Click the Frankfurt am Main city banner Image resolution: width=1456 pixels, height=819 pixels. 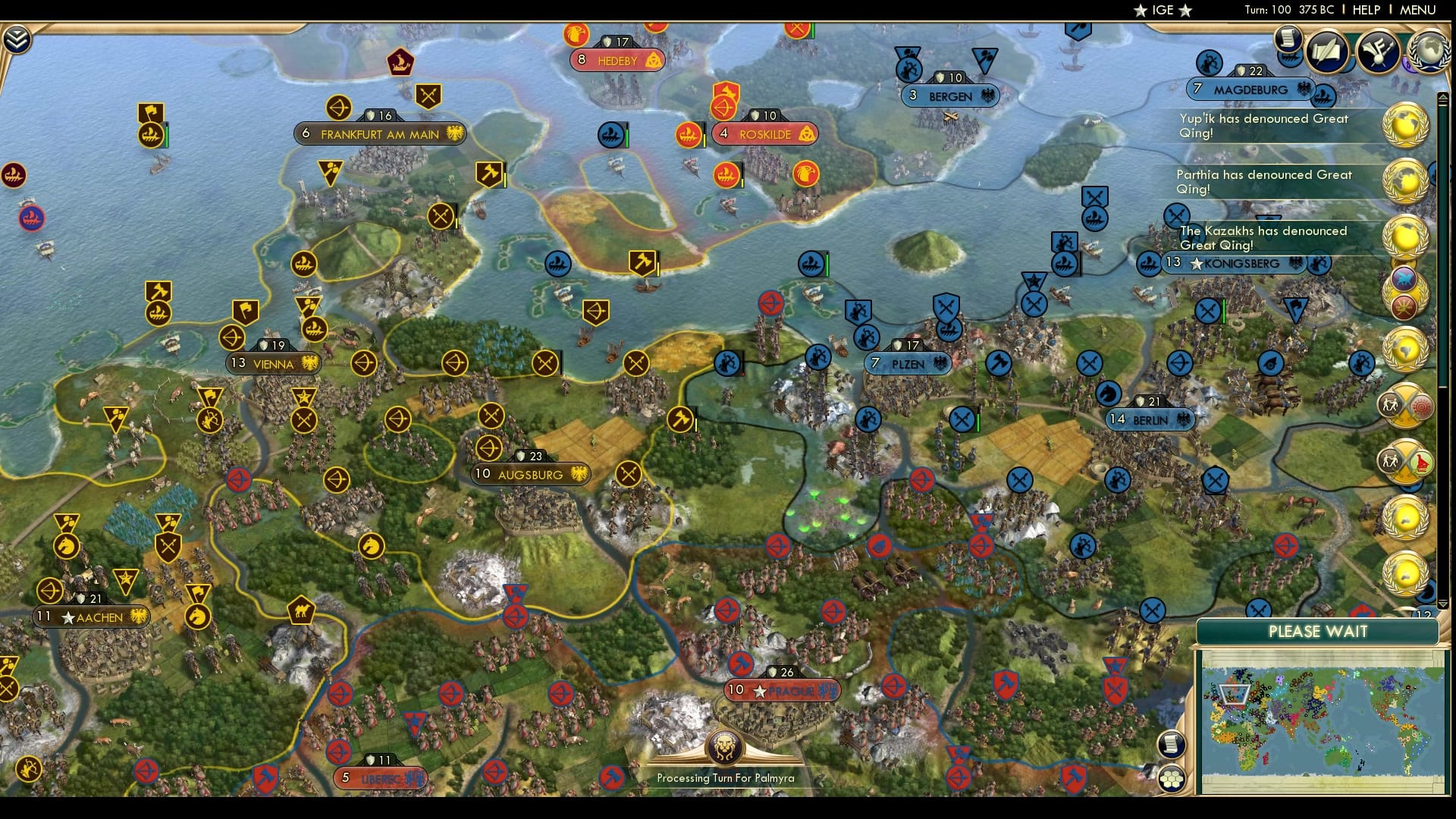(x=379, y=133)
